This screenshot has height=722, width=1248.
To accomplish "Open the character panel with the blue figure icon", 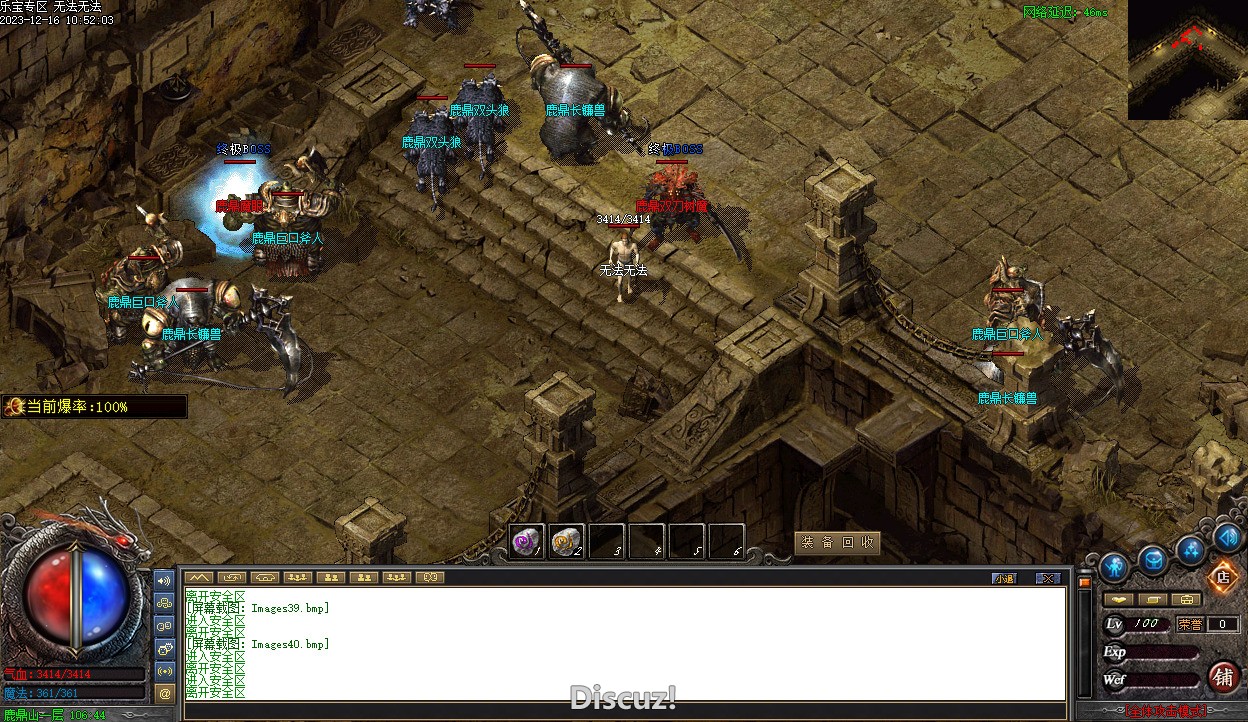I will (1114, 567).
